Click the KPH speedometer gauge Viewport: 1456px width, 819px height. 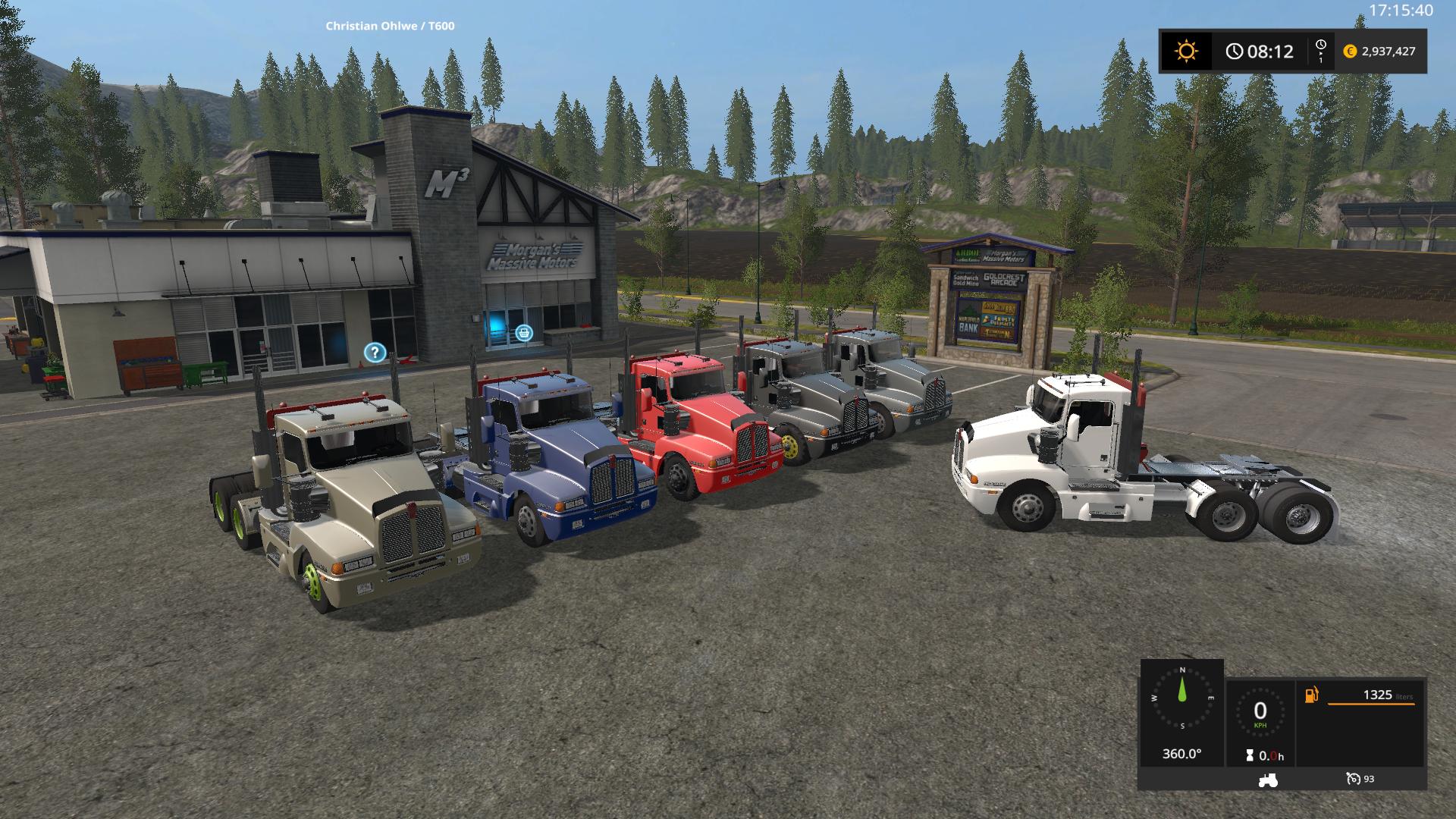1260,711
